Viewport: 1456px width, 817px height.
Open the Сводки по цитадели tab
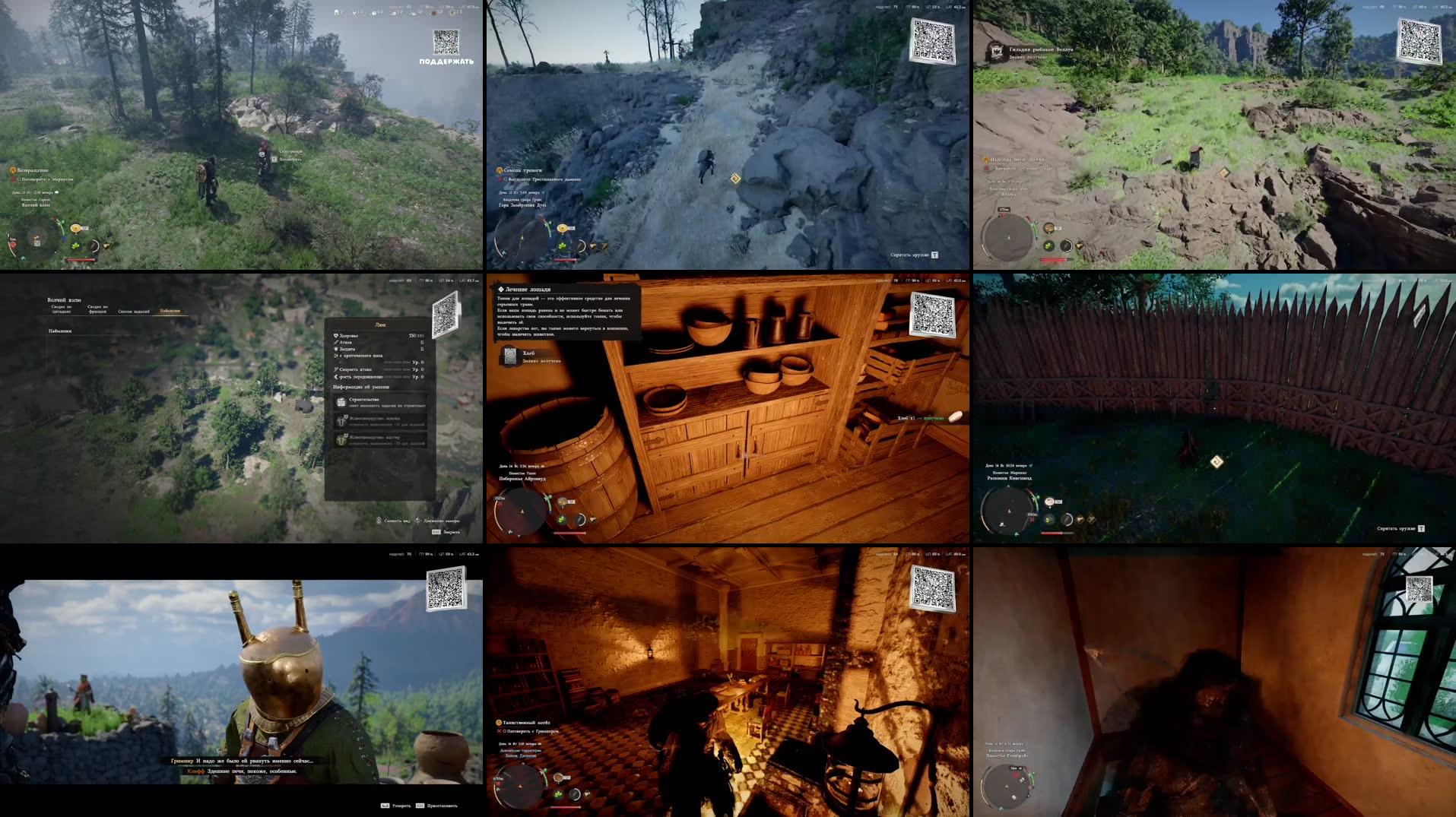point(61,309)
